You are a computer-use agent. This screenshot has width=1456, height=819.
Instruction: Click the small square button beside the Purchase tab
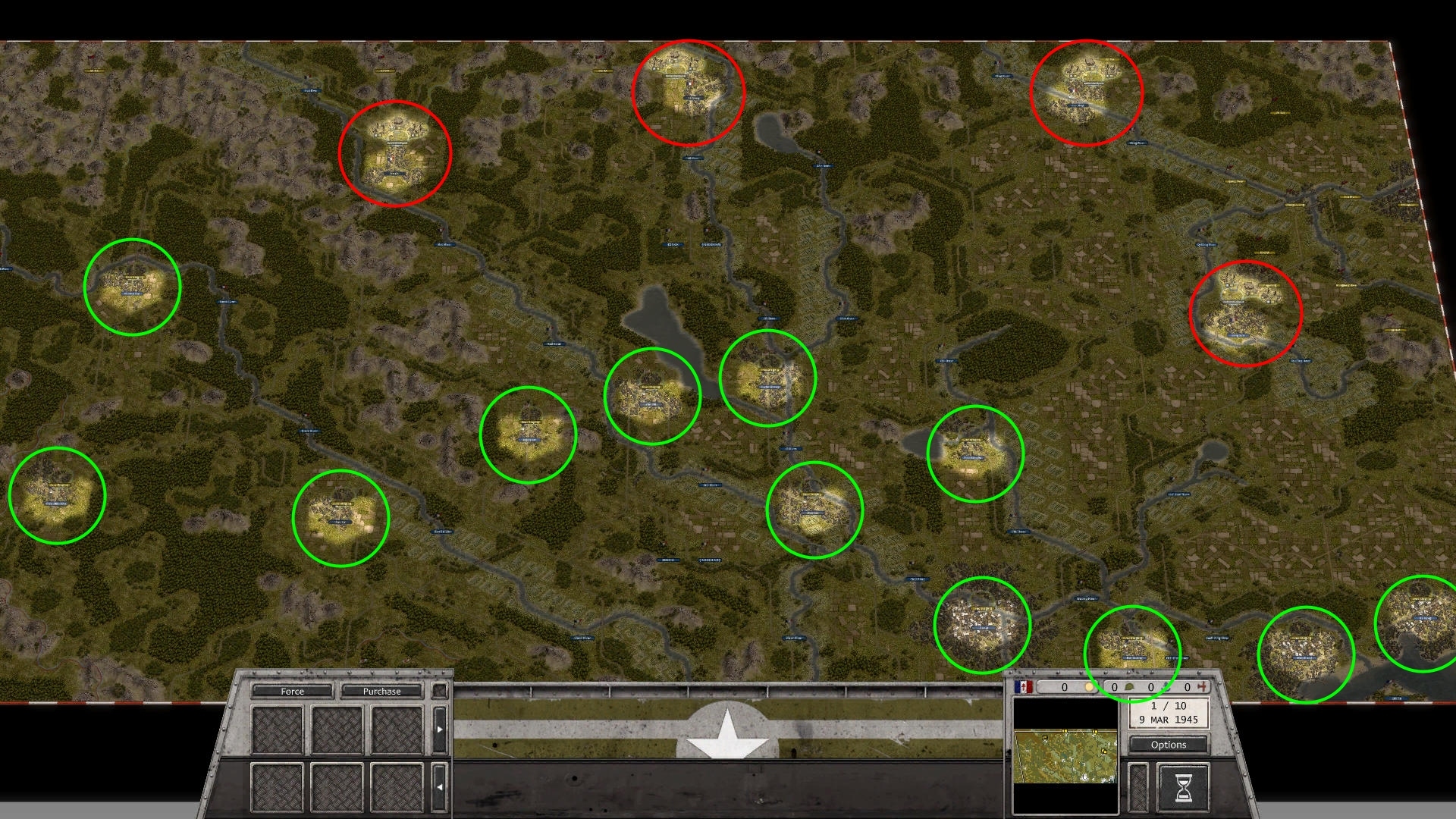coord(440,691)
